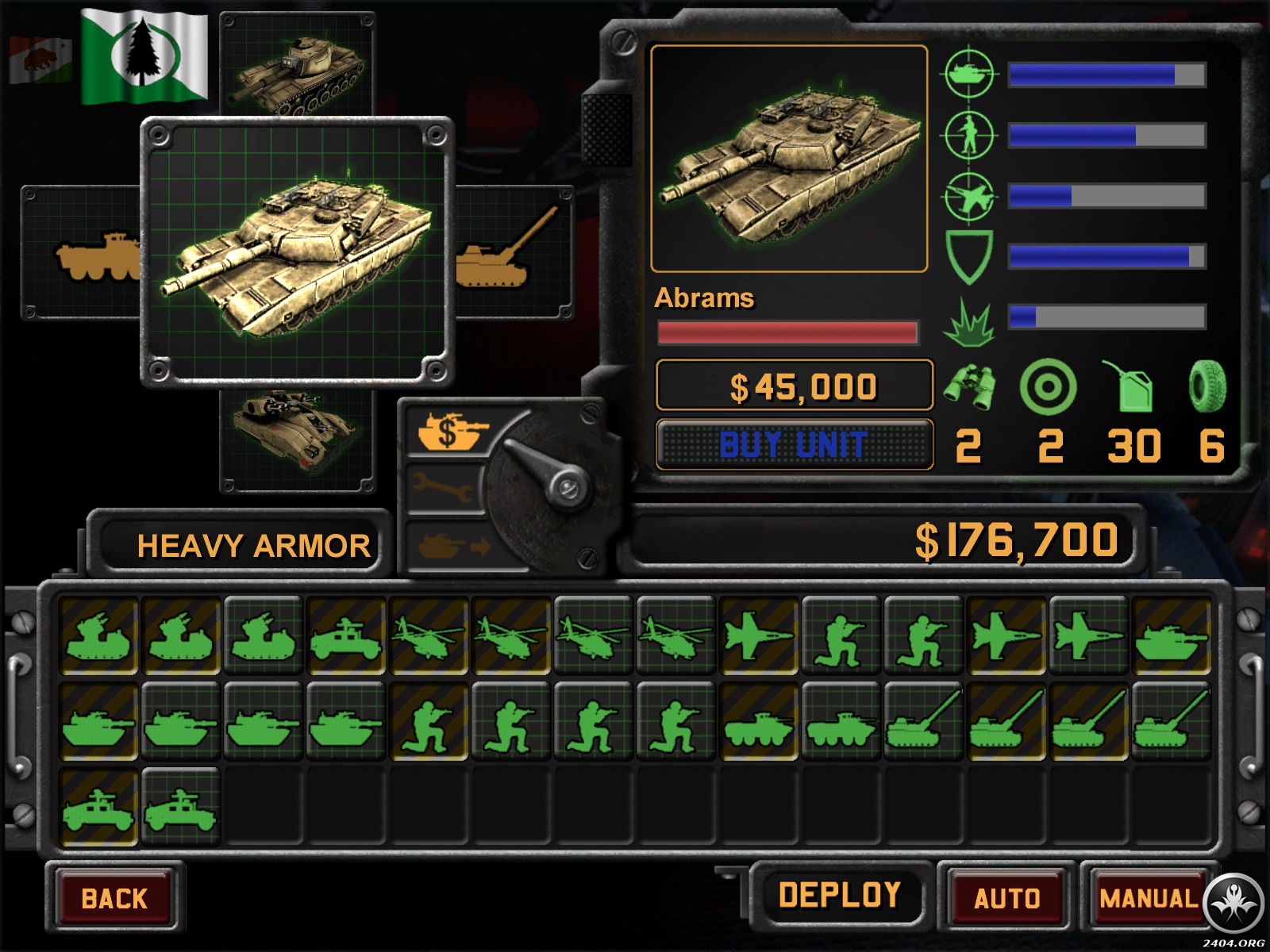1270x952 pixels.
Task: Go back with the BACK button
Action: tap(114, 898)
